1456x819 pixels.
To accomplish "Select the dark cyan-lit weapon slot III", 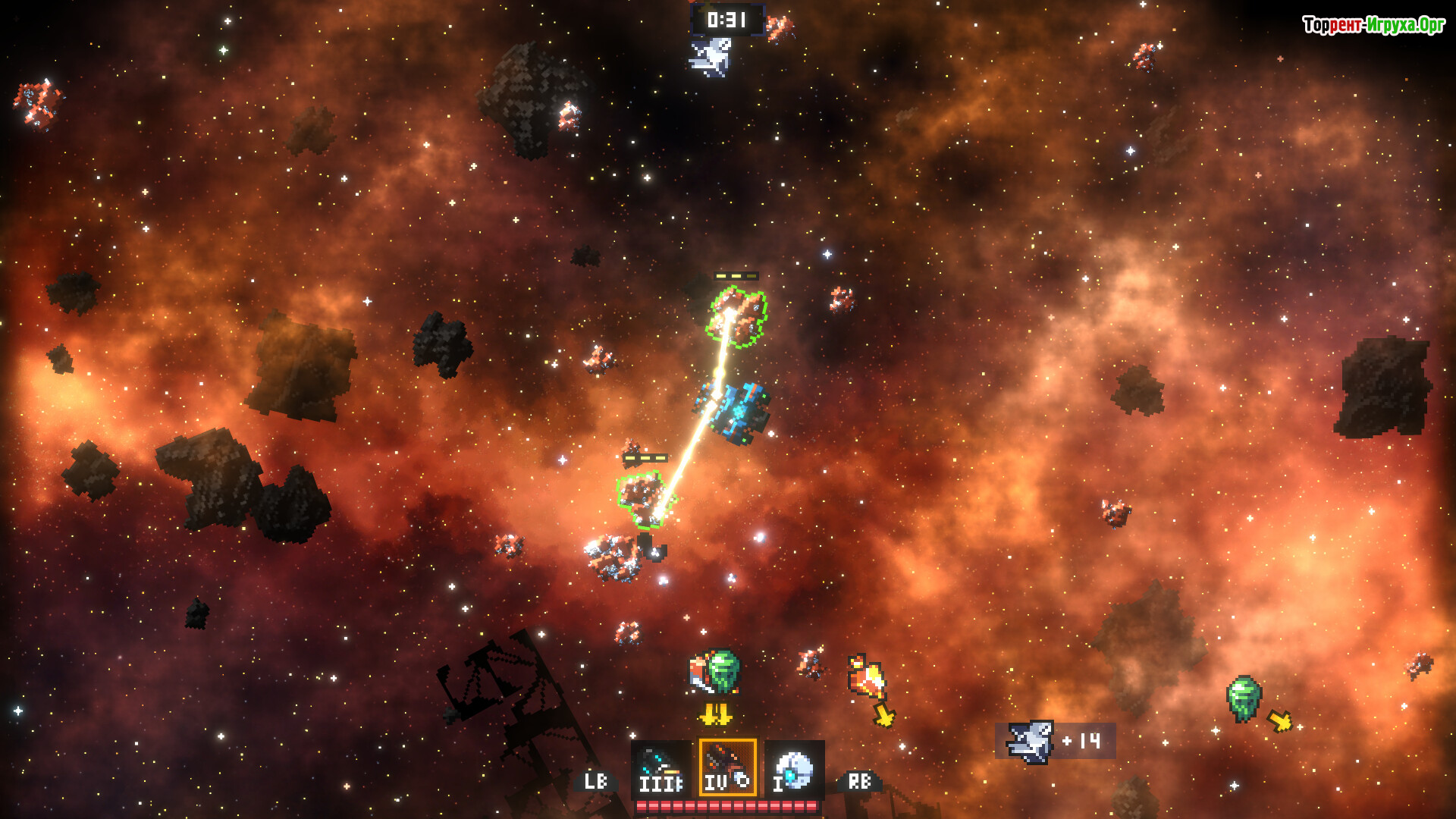I will (x=661, y=768).
